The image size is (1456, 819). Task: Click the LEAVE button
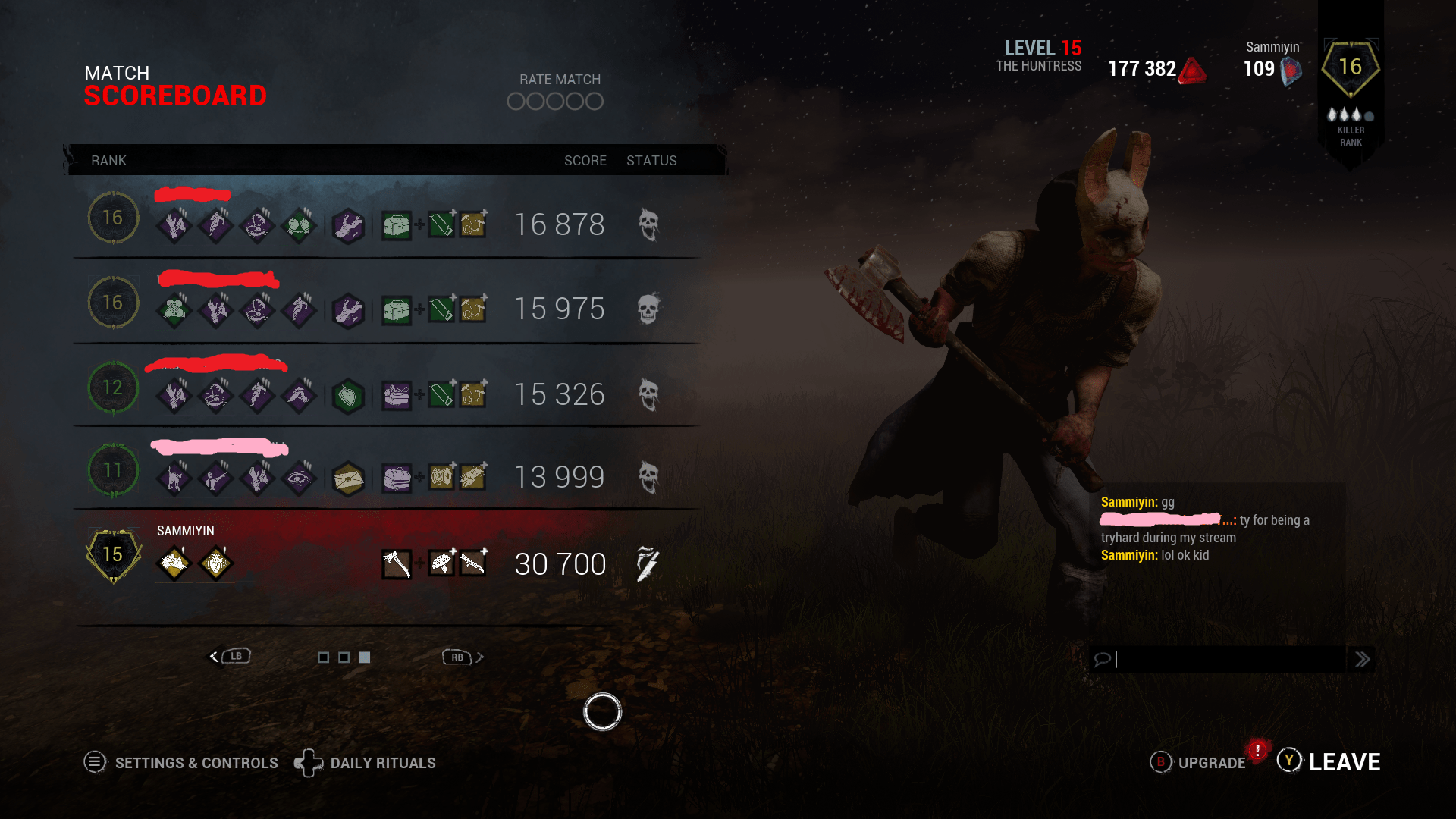tap(1345, 761)
